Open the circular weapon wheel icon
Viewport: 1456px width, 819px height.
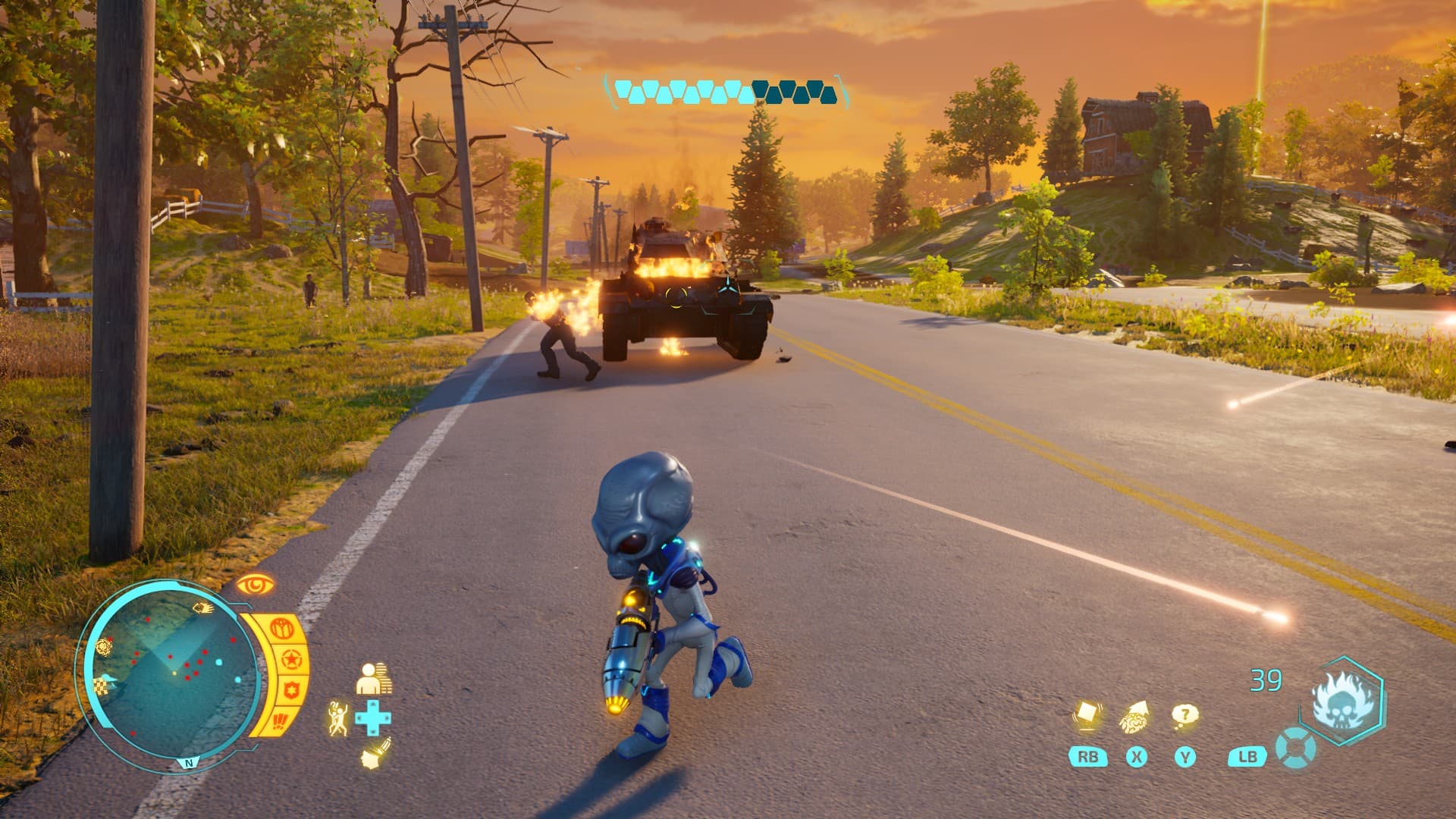click(1295, 748)
